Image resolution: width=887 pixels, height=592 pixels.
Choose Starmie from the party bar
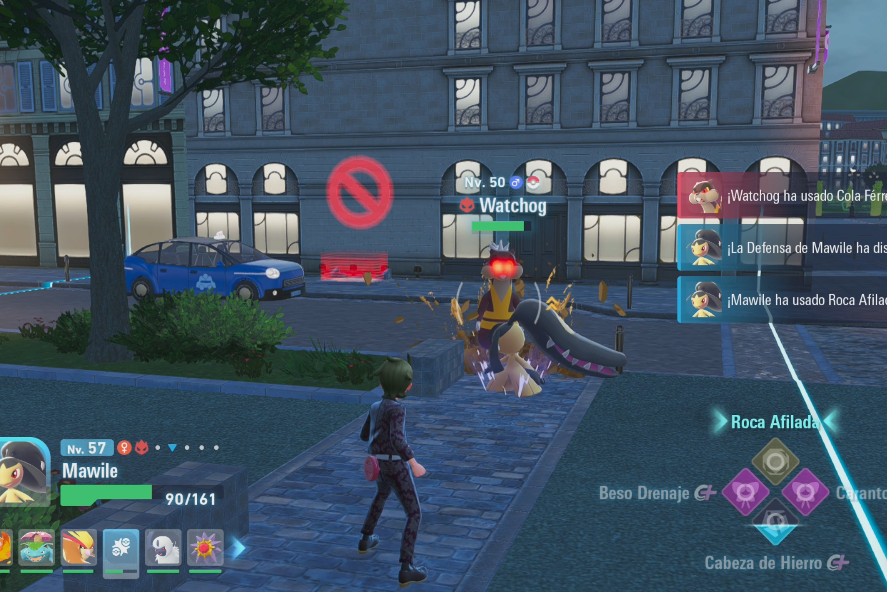(x=205, y=547)
